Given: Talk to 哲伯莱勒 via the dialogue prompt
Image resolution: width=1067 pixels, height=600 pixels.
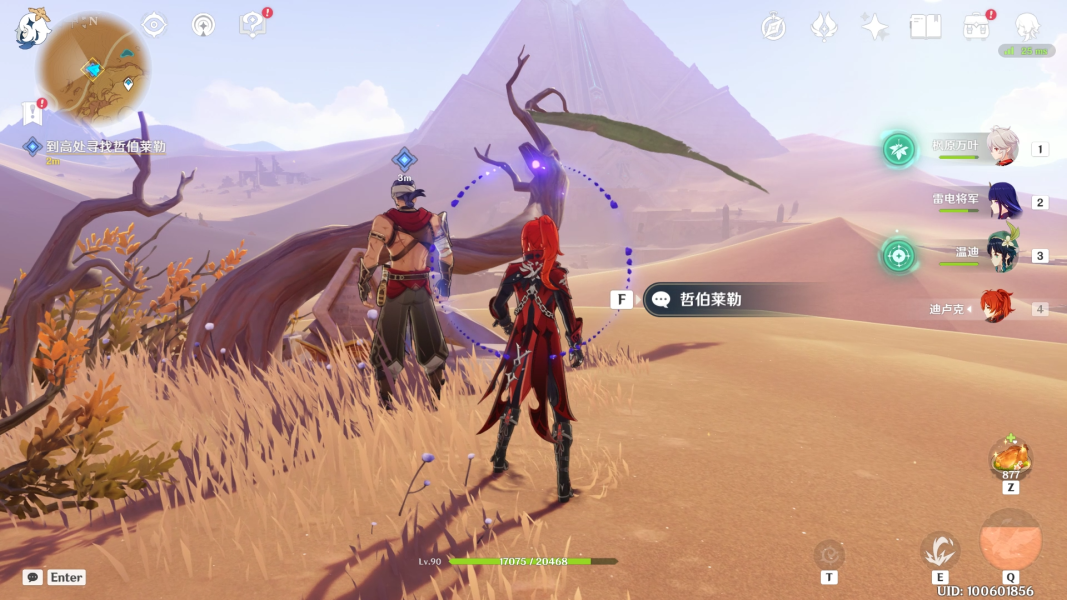Looking at the screenshot, I should [710, 299].
